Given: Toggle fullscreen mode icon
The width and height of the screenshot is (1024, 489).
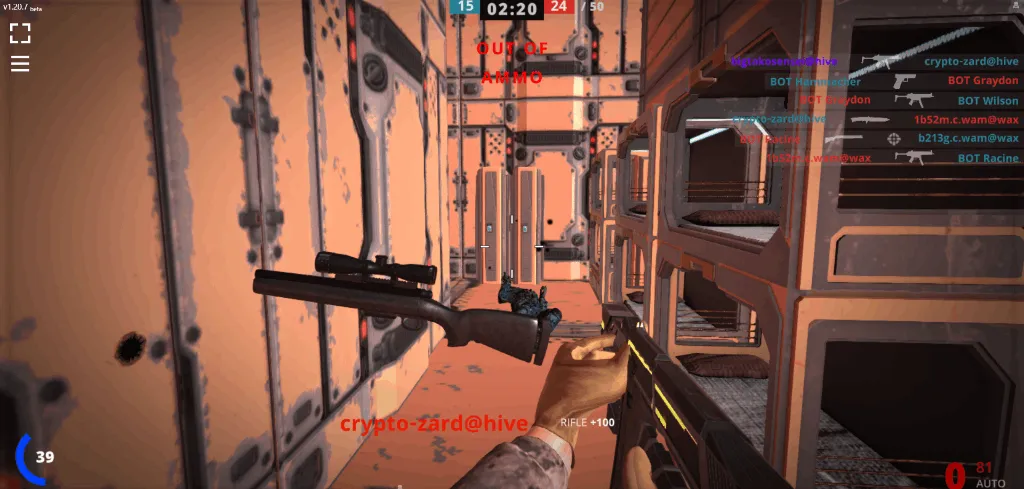Looking at the screenshot, I should [20, 34].
